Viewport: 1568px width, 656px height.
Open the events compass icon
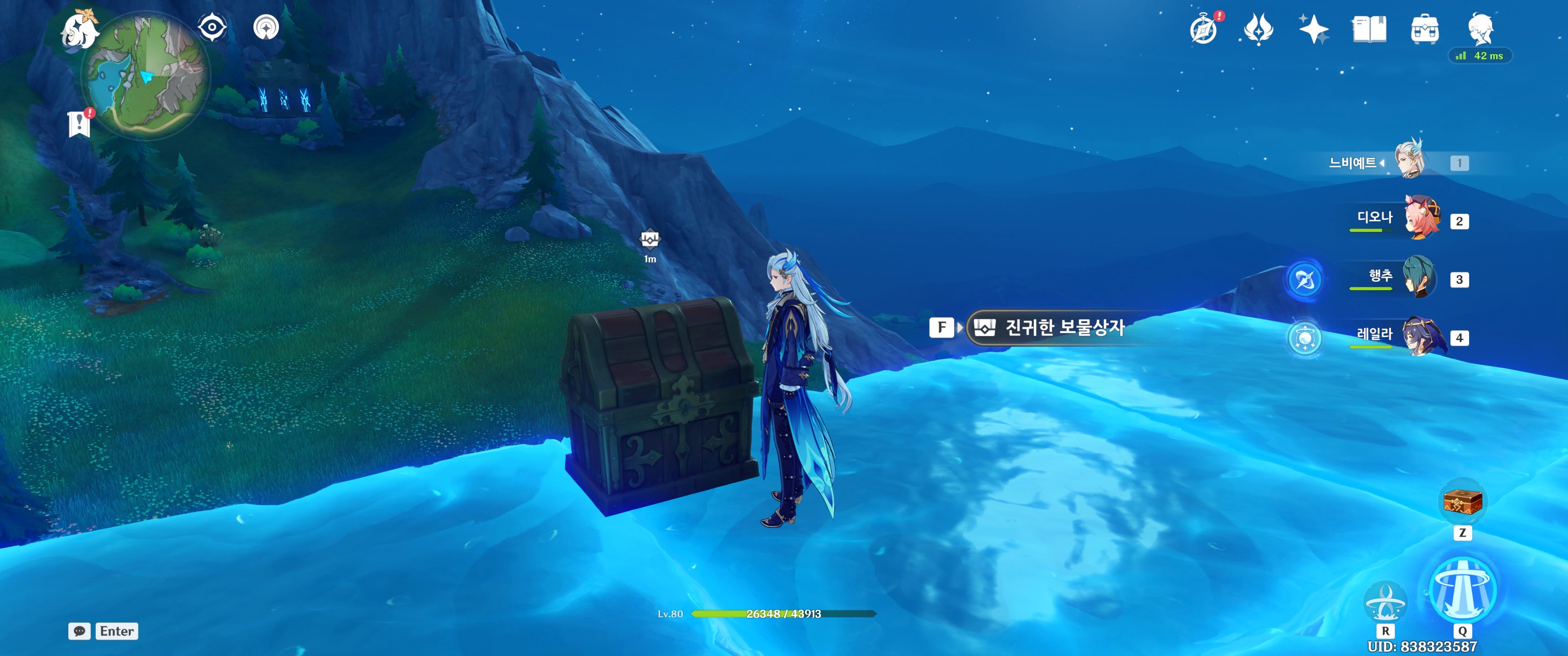1203,29
